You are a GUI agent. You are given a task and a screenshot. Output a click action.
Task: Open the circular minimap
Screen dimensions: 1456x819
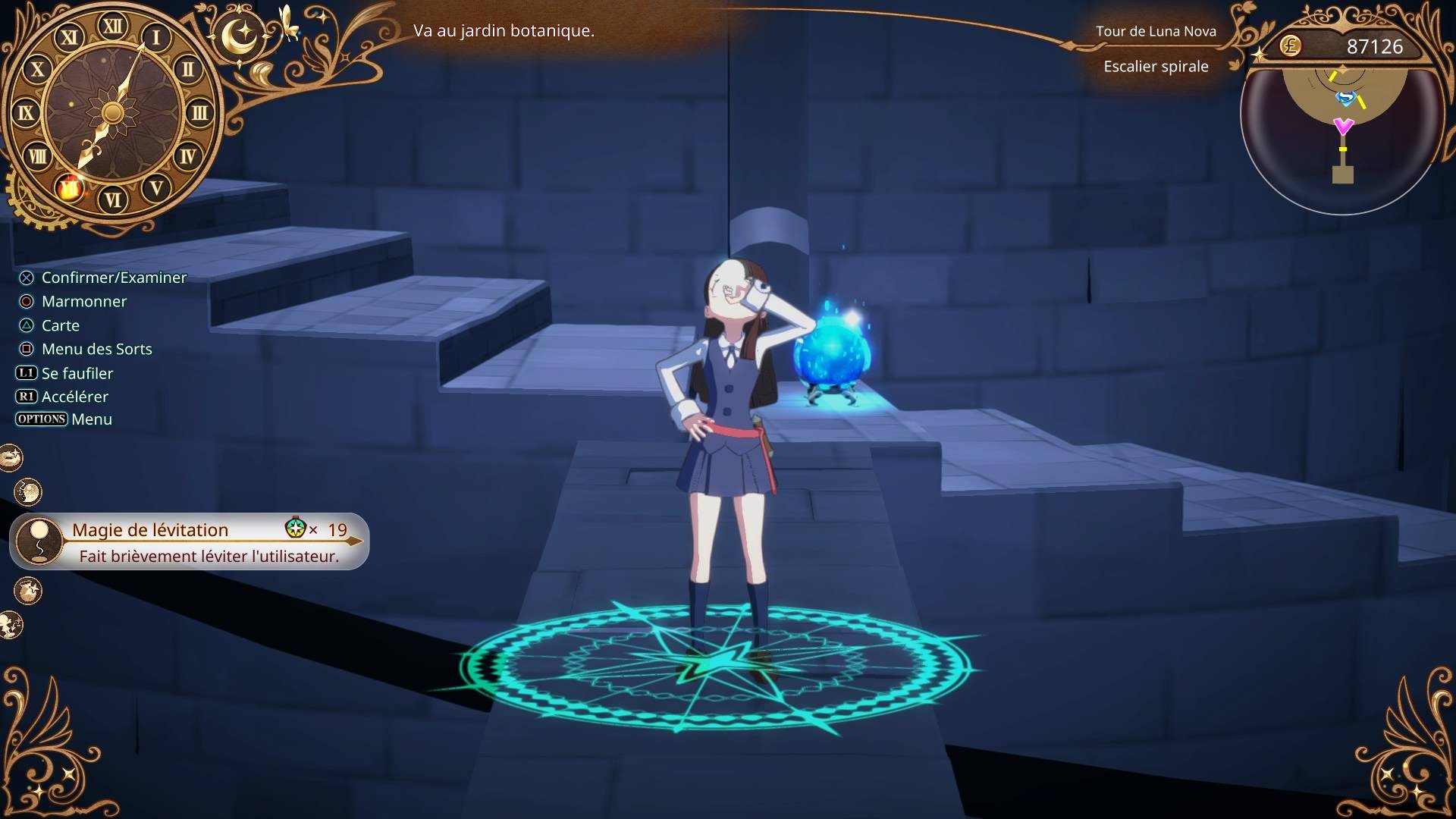[1342, 136]
